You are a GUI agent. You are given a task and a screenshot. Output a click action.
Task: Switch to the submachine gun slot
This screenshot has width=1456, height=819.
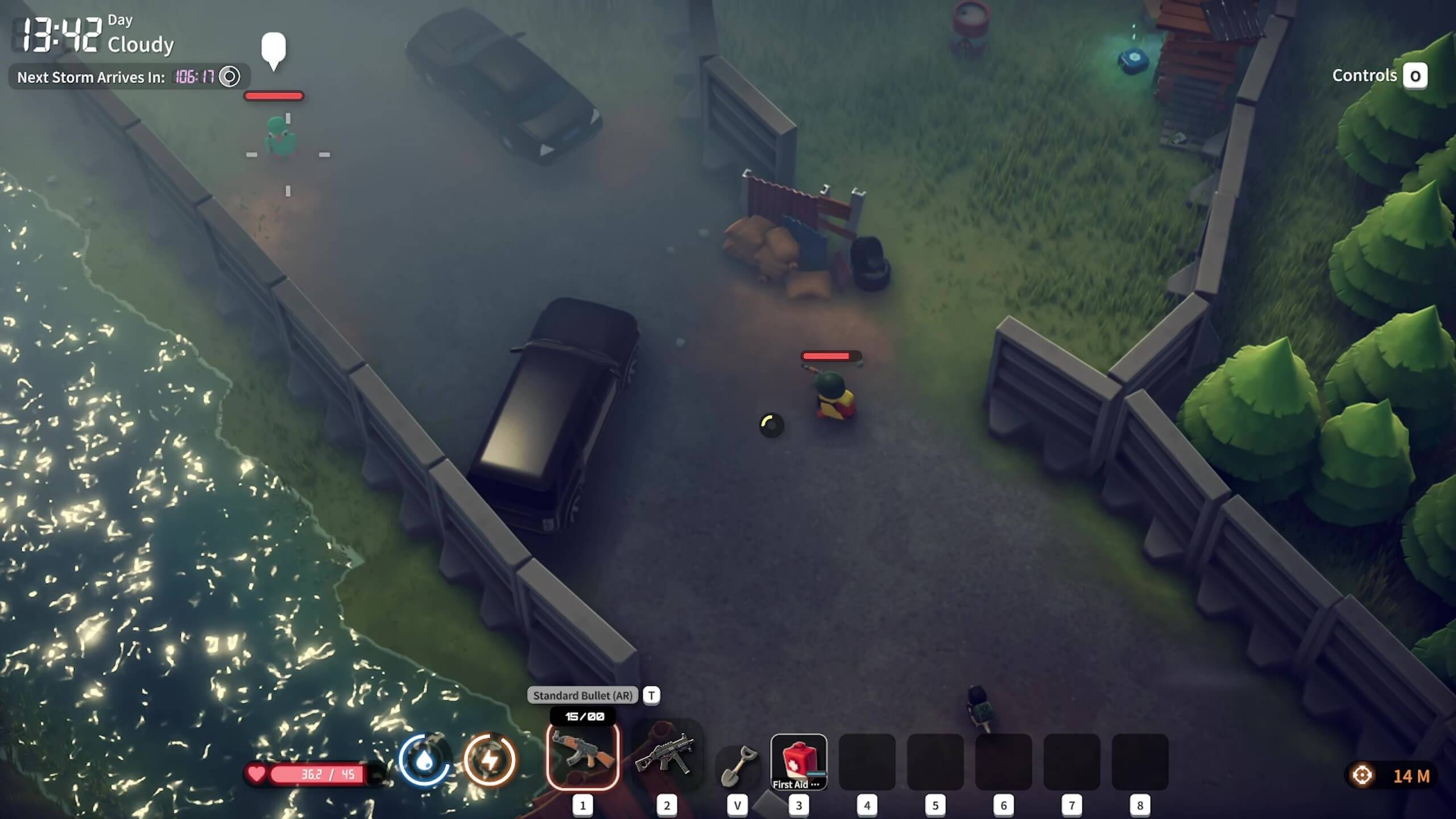666,755
